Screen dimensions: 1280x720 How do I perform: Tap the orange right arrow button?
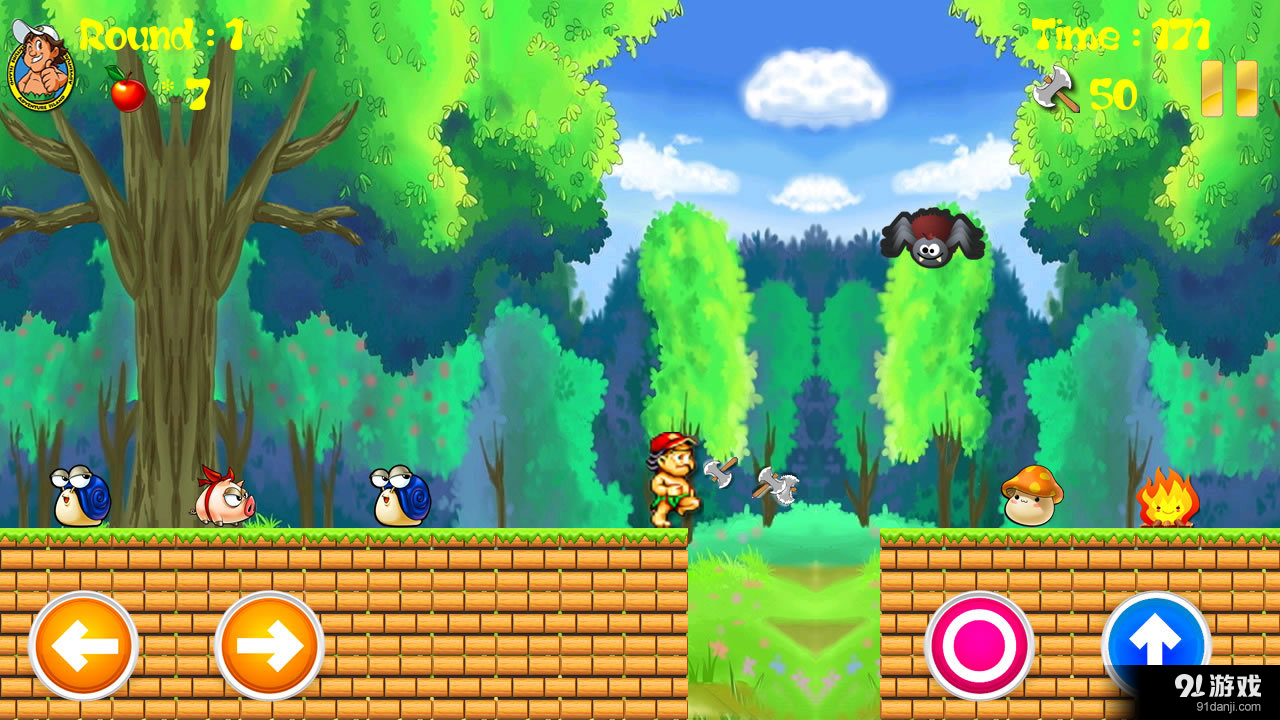tap(269, 646)
